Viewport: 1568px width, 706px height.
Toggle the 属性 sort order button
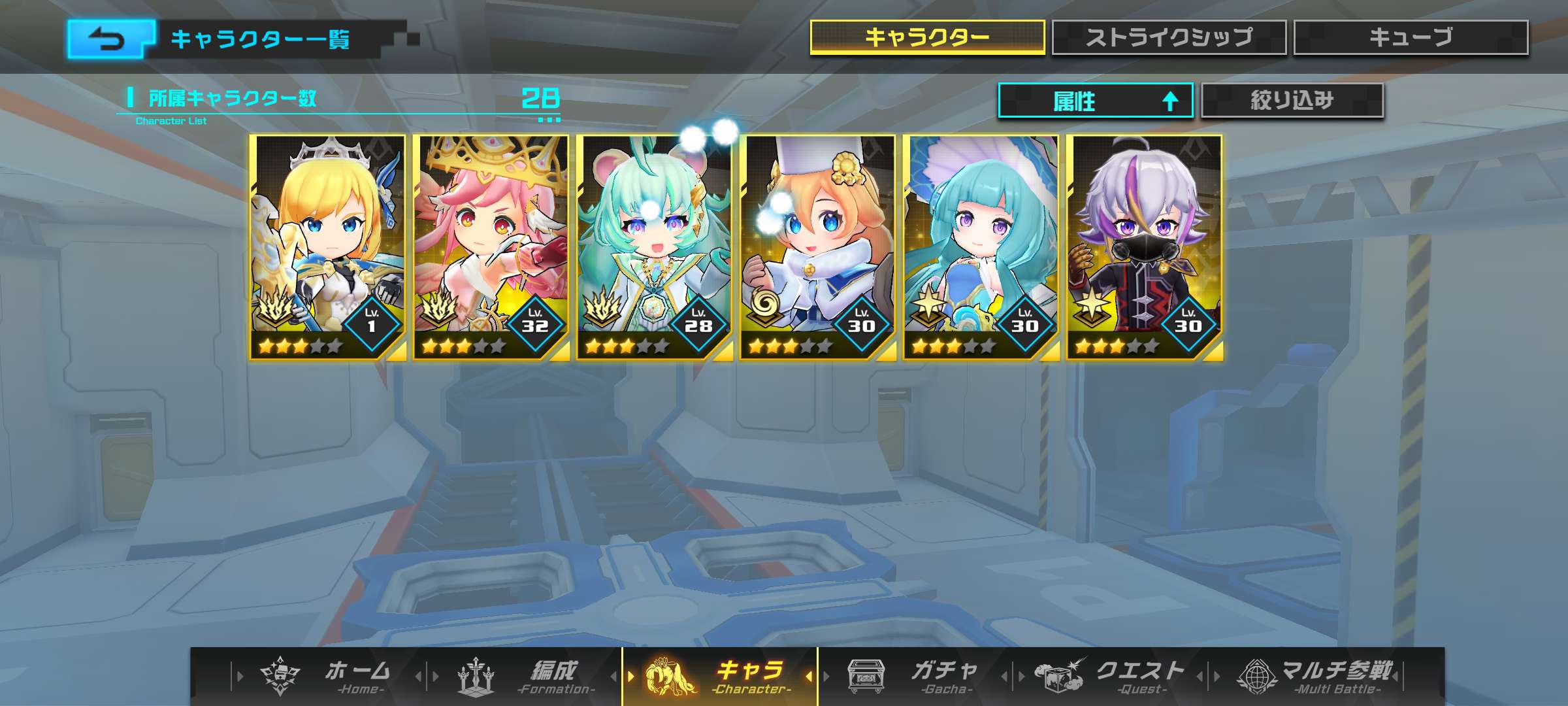coord(1095,101)
